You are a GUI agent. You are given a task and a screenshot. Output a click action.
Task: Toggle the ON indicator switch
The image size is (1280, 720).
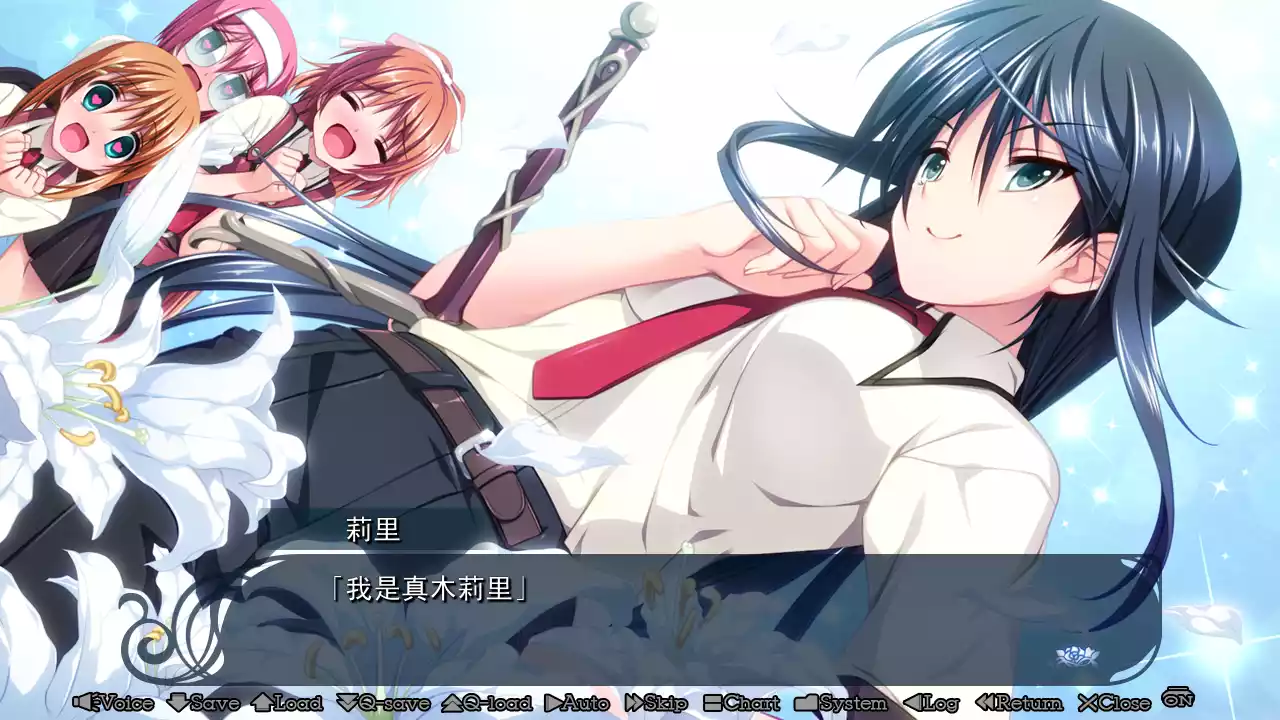(1178, 698)
